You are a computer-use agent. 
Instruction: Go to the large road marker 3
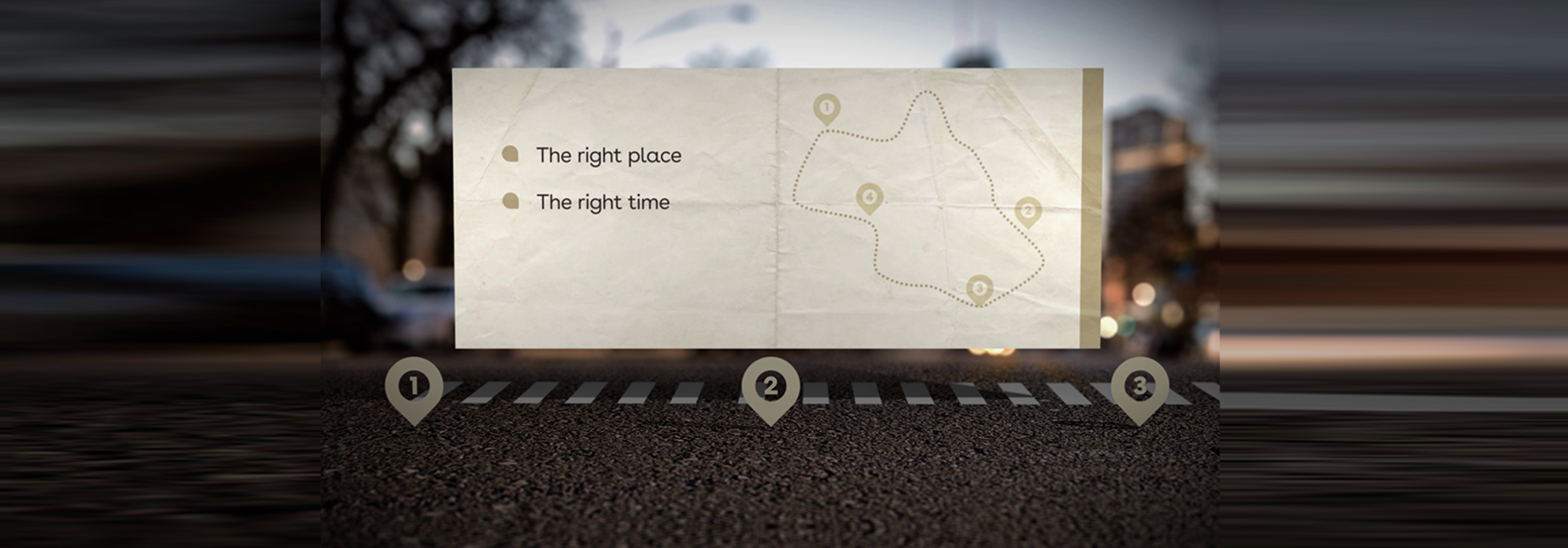[1139, 386]
